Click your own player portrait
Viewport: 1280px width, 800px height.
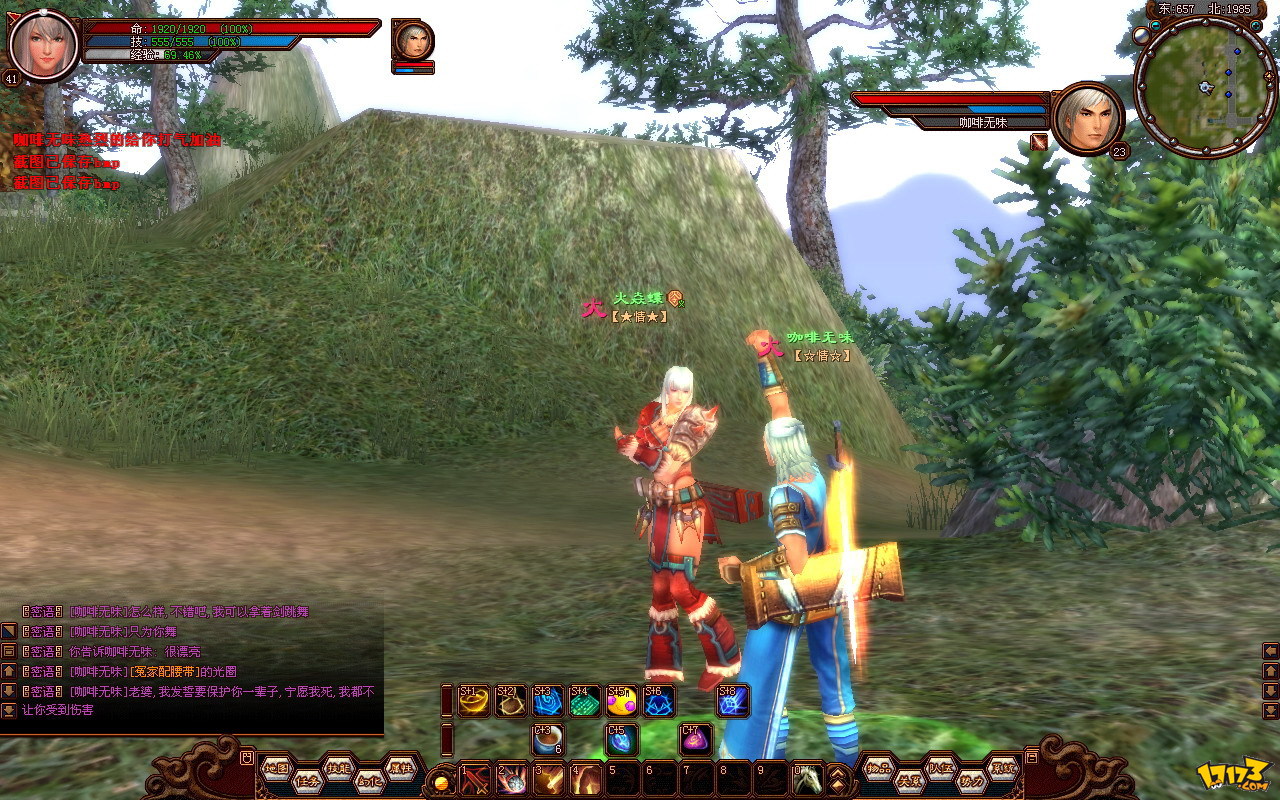(x=44, y=46)
